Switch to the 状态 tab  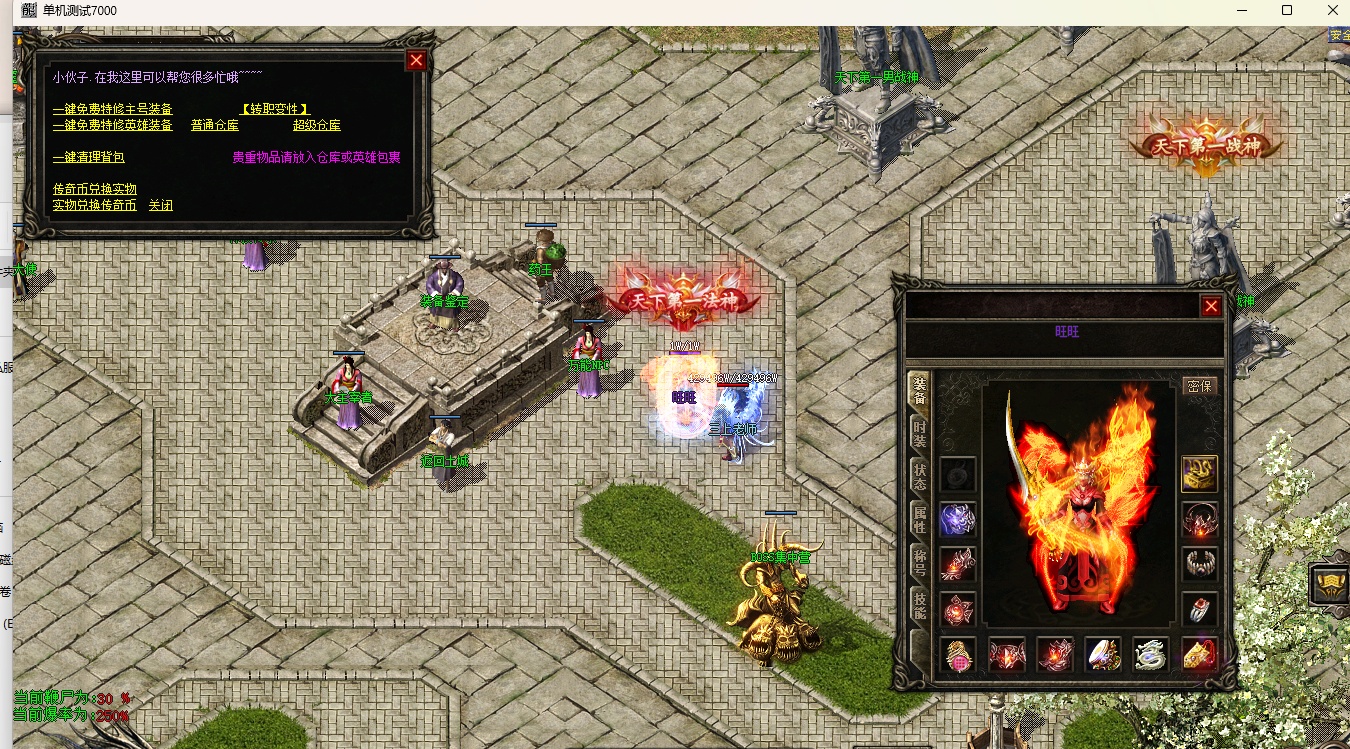point(919,476)
